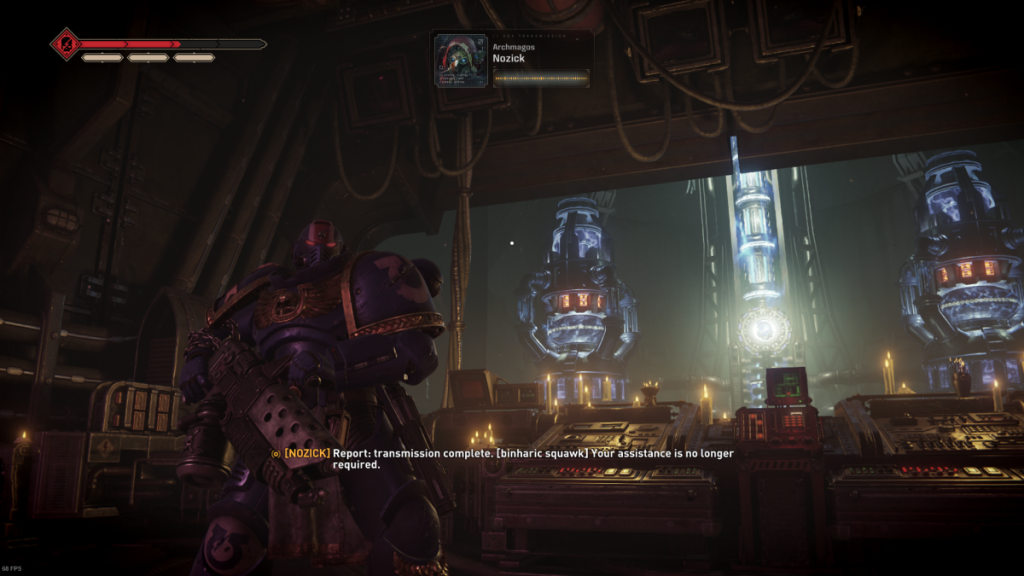
Task: Click the red diamond emblem beside the health bar
Action: point(65,44)
